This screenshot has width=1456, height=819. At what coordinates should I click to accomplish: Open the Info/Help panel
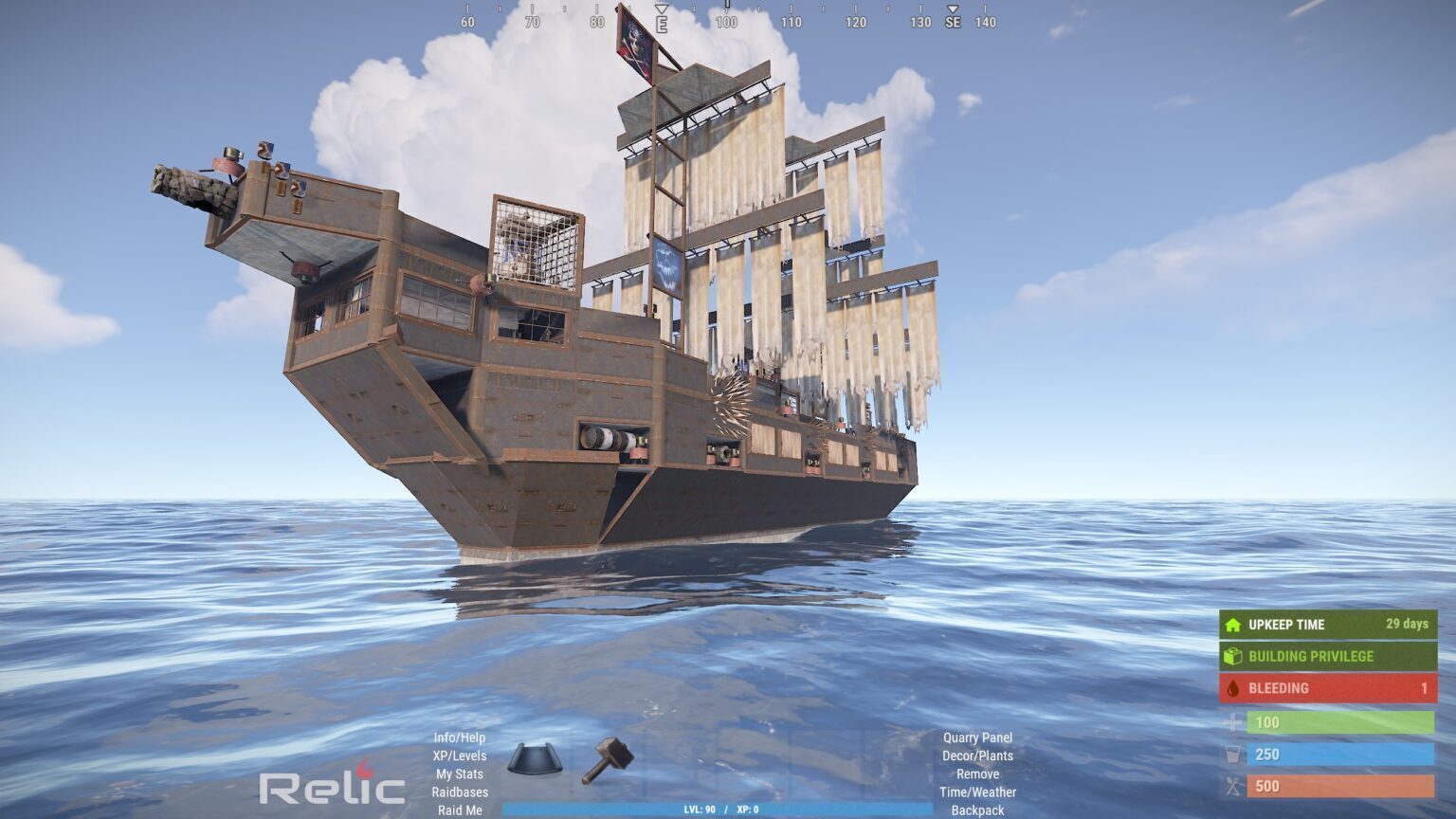460,737
